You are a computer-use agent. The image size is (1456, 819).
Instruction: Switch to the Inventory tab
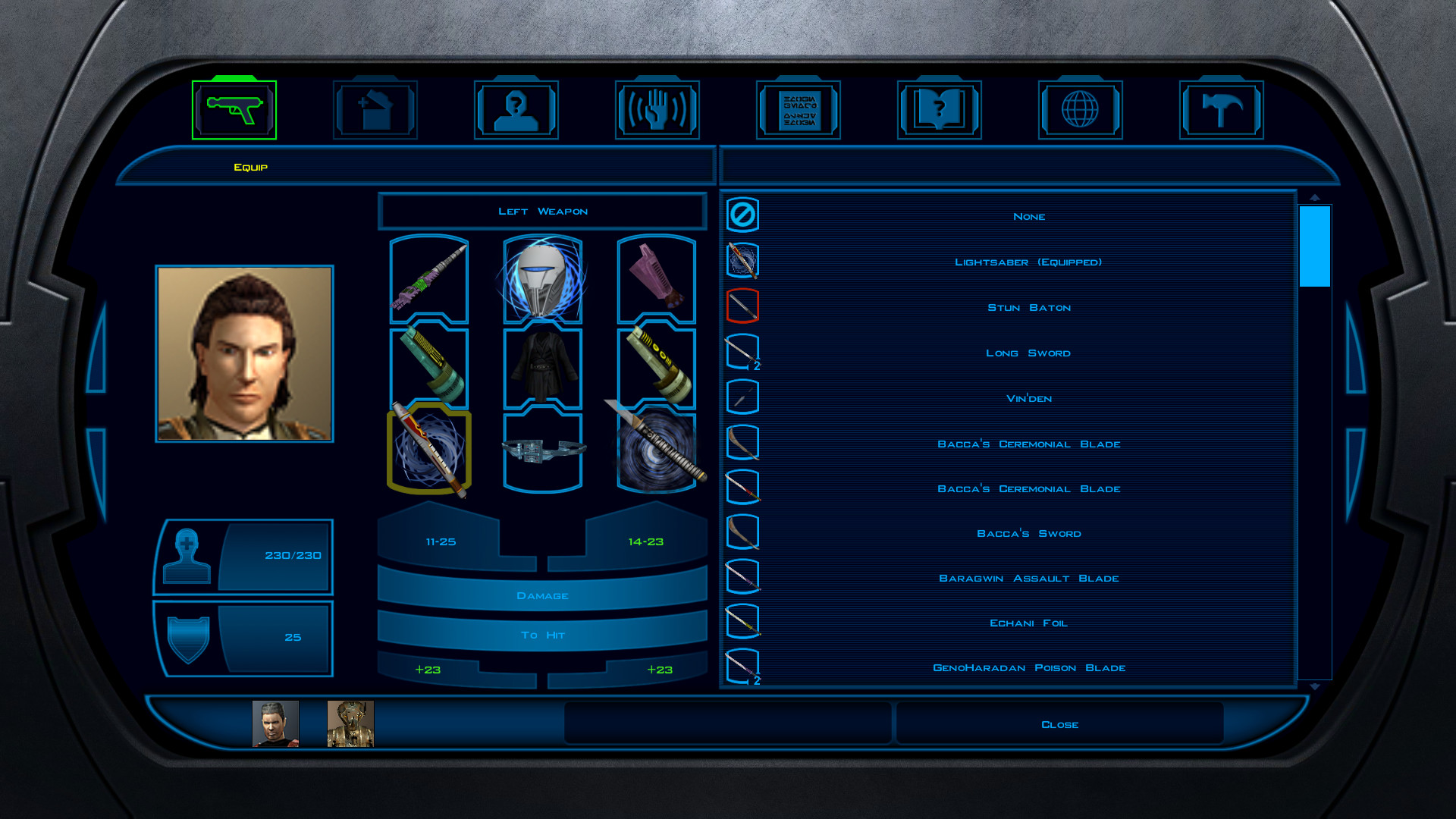(x=375, y=110)
